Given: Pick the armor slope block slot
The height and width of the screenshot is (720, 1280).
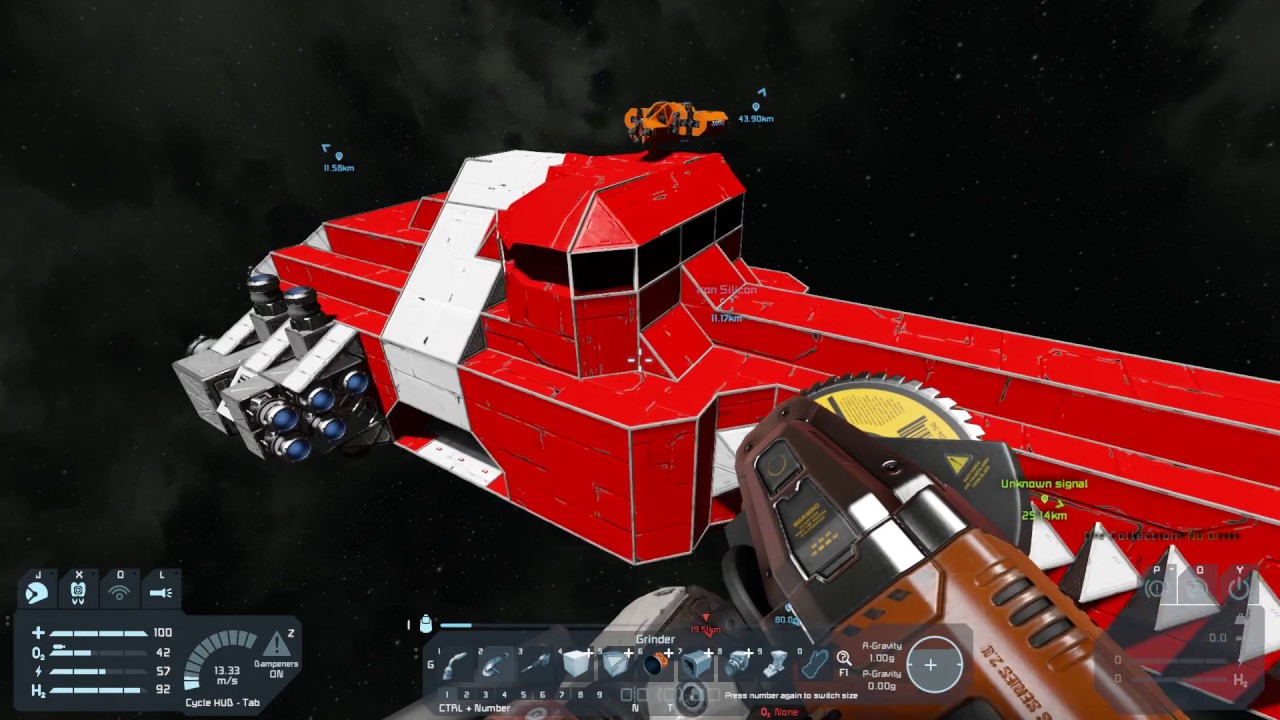Looking at the screenshot, I should tap(616, 663).
